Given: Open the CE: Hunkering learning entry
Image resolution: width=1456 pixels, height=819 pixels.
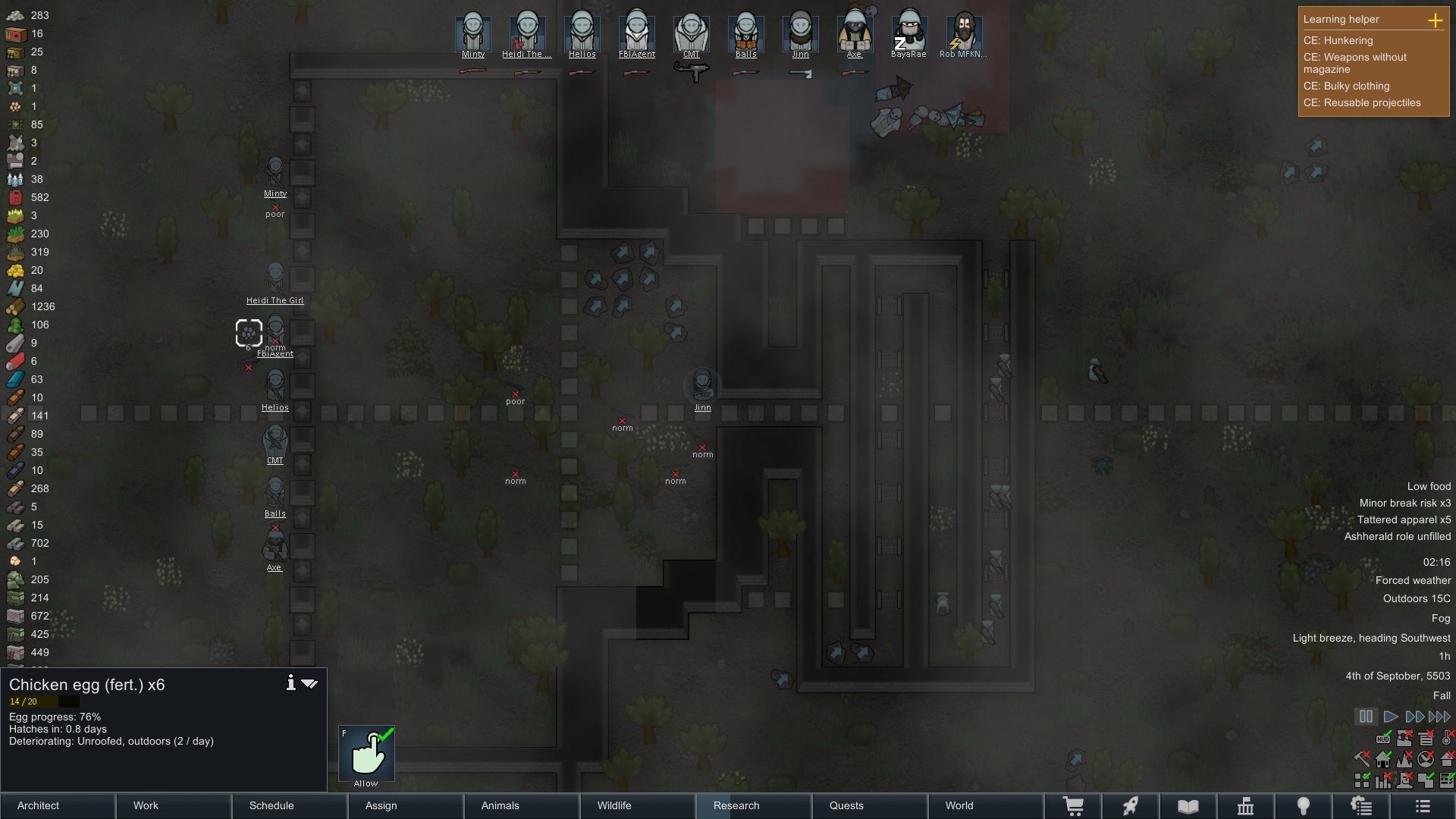Looking at the screenshot, I should click(x=1338, y=41).
